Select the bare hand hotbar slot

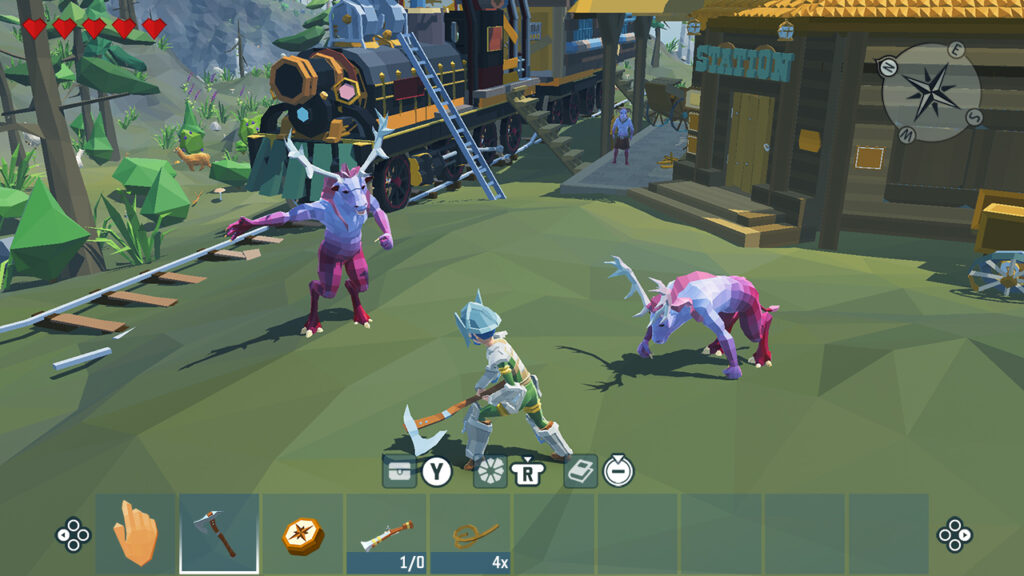(x=135, y=534)
